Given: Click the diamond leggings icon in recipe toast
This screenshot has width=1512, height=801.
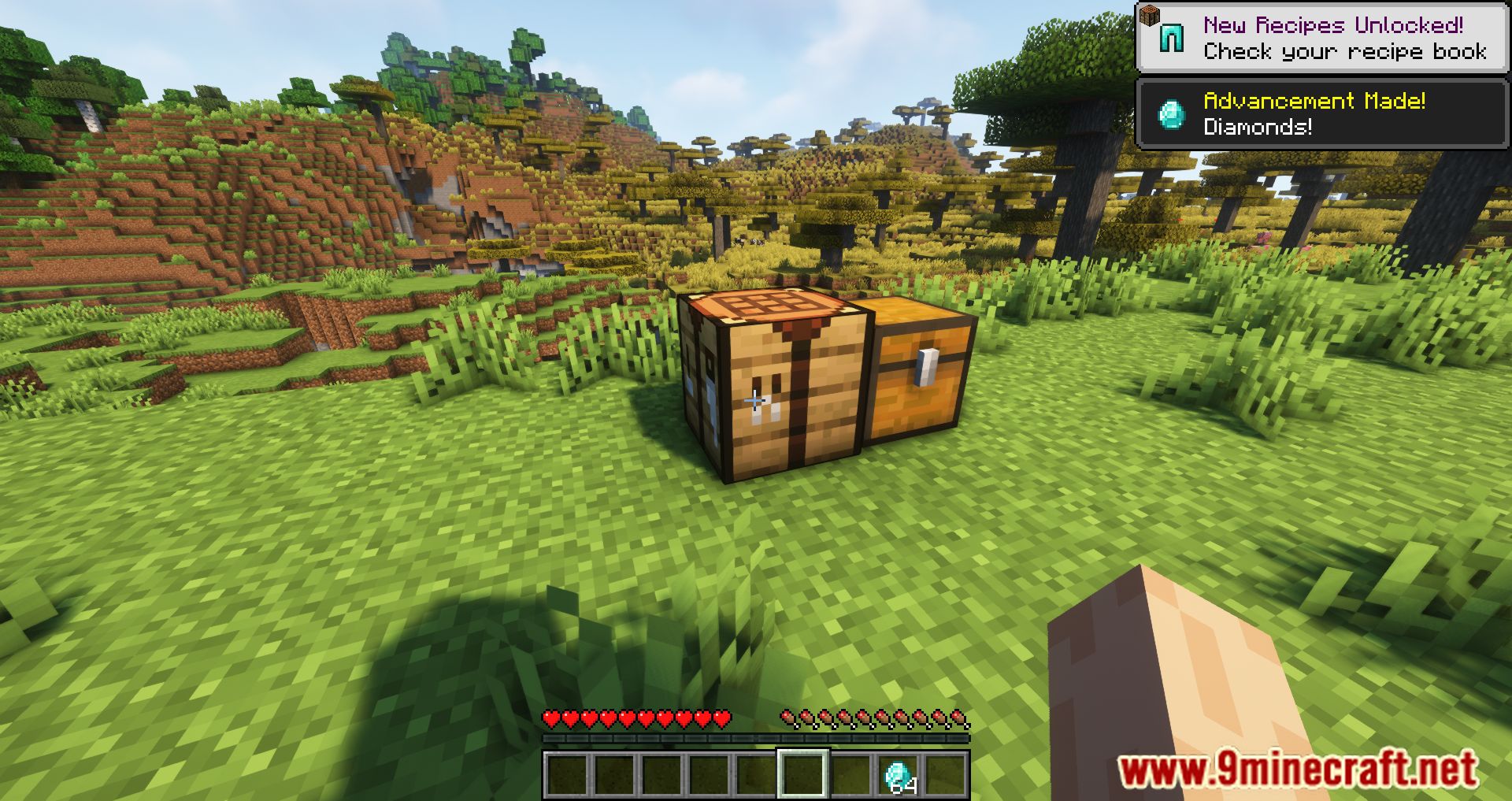Looking at the screenshot, I should tap(1171, 36).
